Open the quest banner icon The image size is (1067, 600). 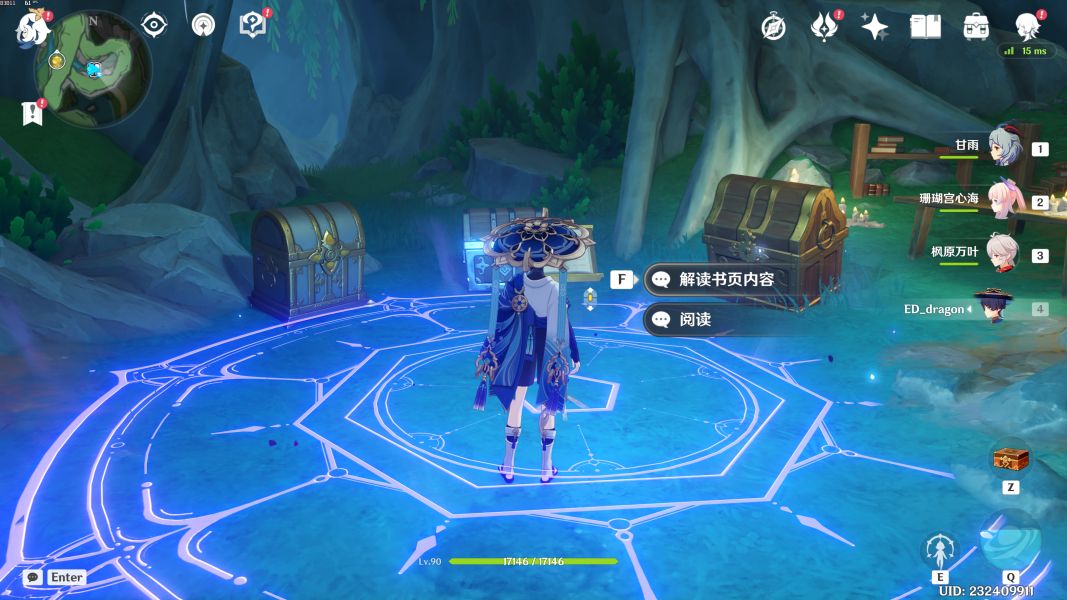pyautogui.click(x=31, y=112)
